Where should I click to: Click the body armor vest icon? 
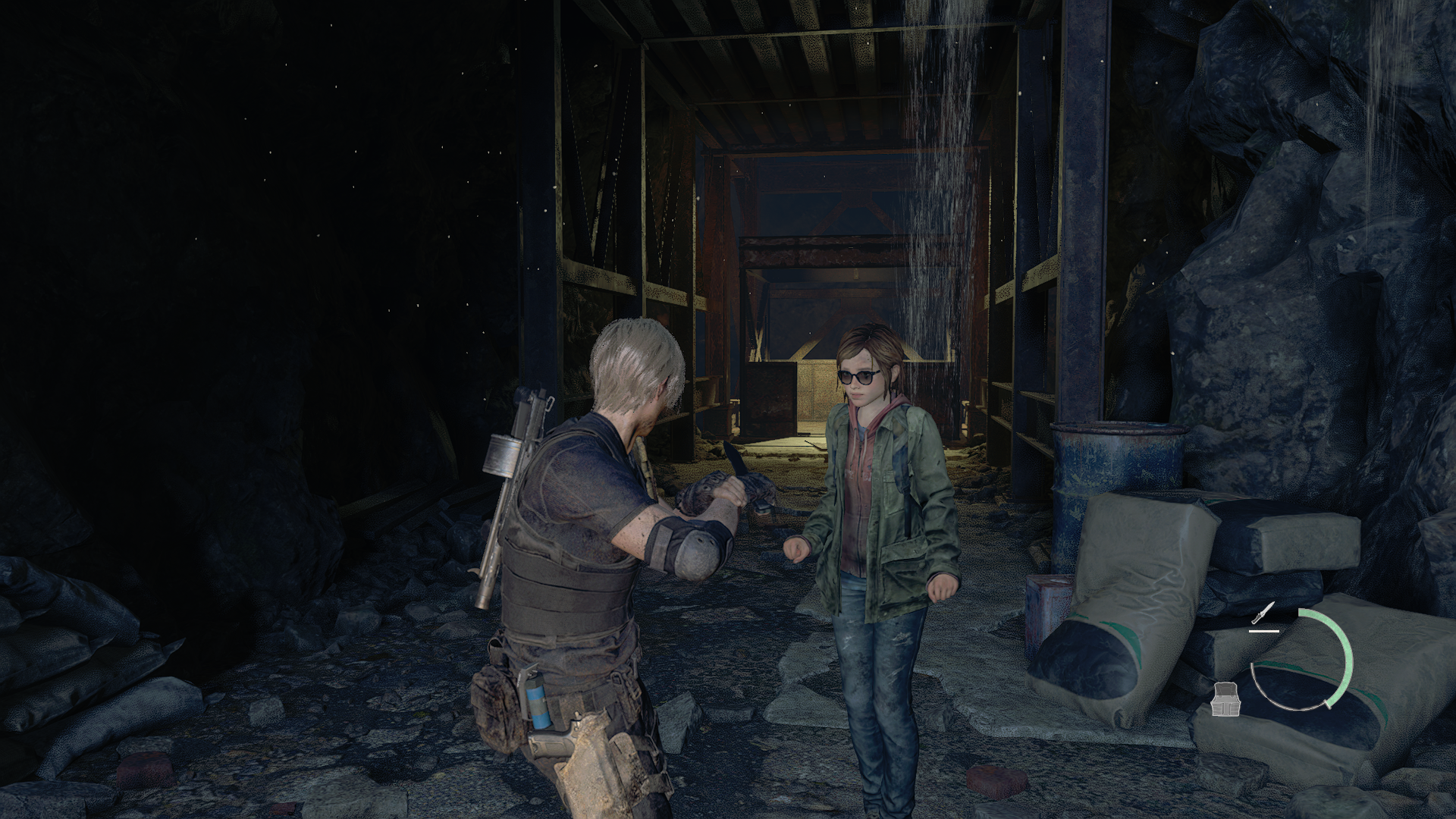[1224, 698]
